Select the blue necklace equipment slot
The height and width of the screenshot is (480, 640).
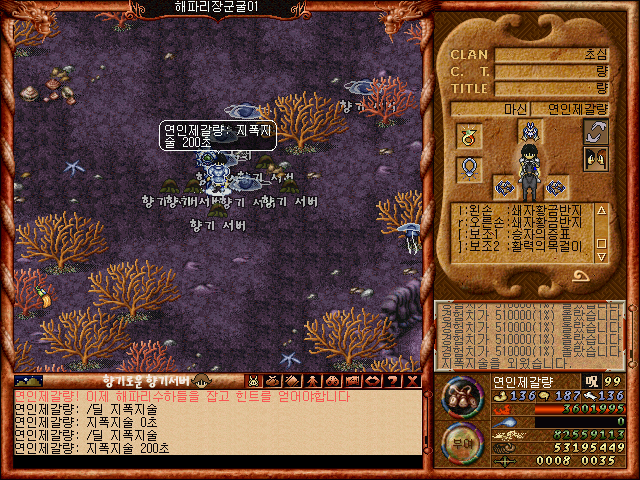click(469, 169)
